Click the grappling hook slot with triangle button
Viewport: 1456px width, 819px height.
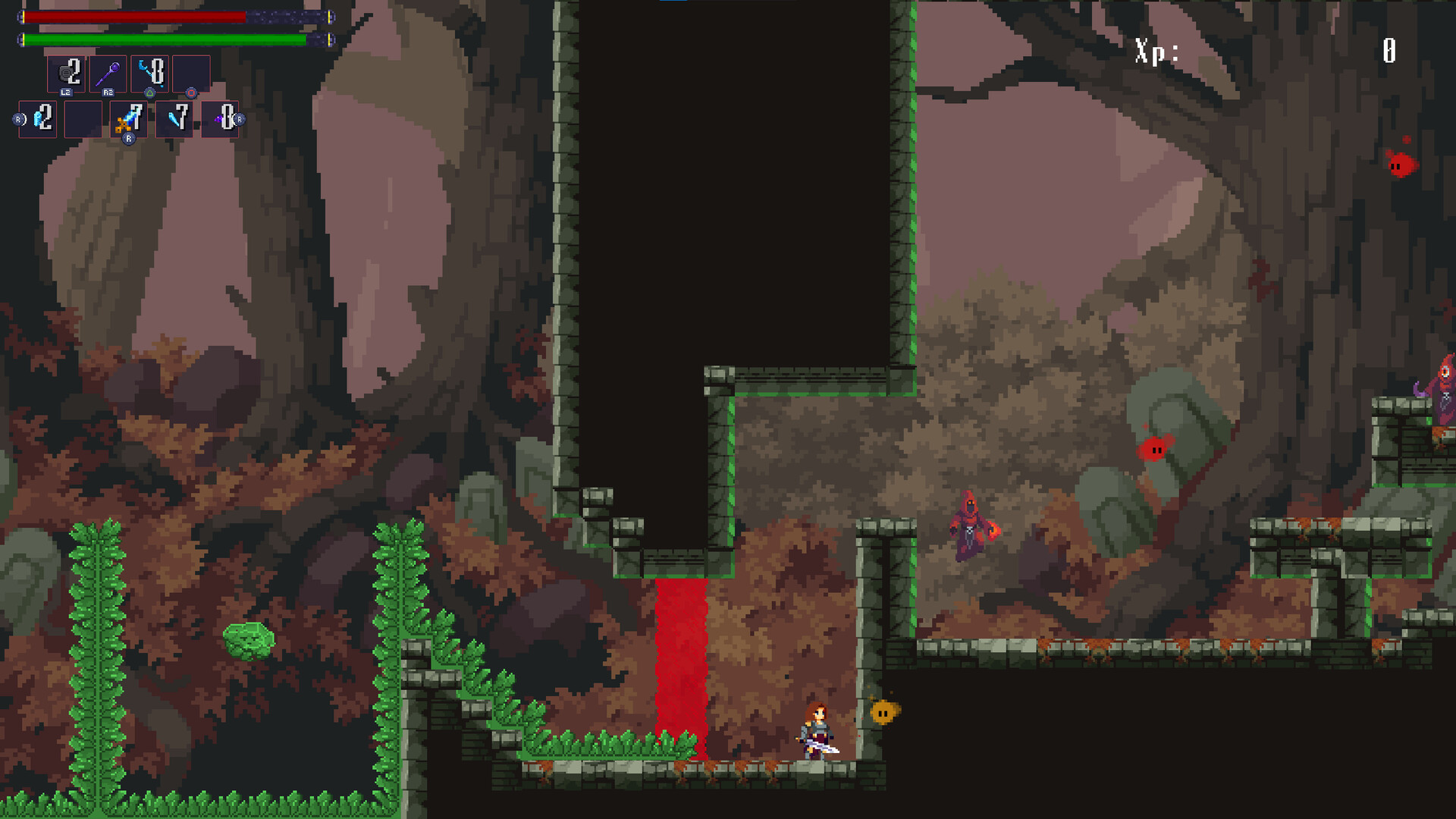point(149,74)
